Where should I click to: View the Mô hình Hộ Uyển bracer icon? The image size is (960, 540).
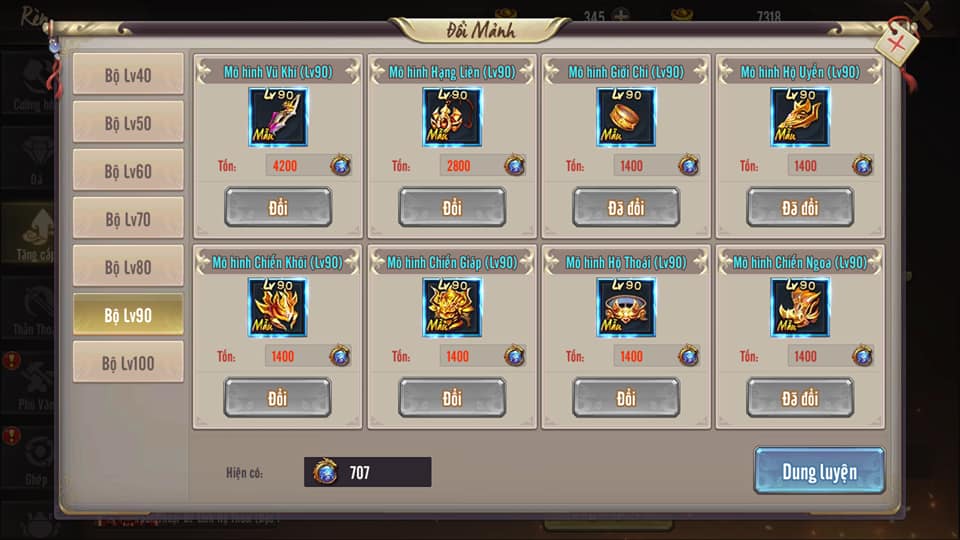800,117
